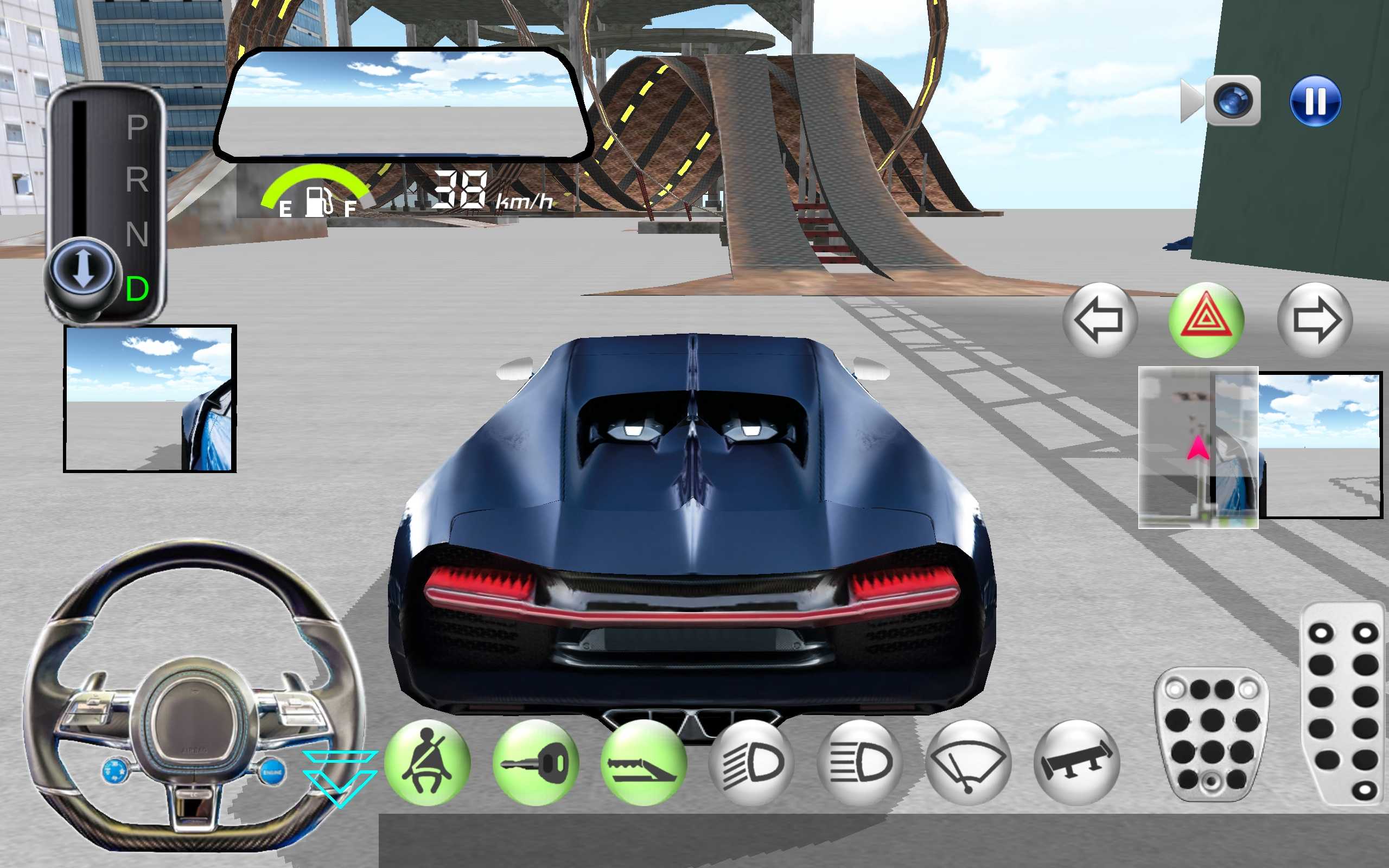Viewport: 1389px width, 868px height.
Task: Pause the game with the blue button
Action: pos(1315,101)
